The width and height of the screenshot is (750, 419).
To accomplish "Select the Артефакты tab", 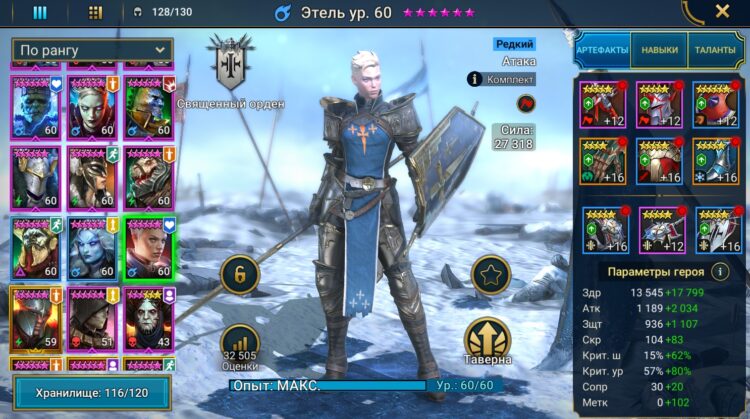I will click(x=603, y=49).
